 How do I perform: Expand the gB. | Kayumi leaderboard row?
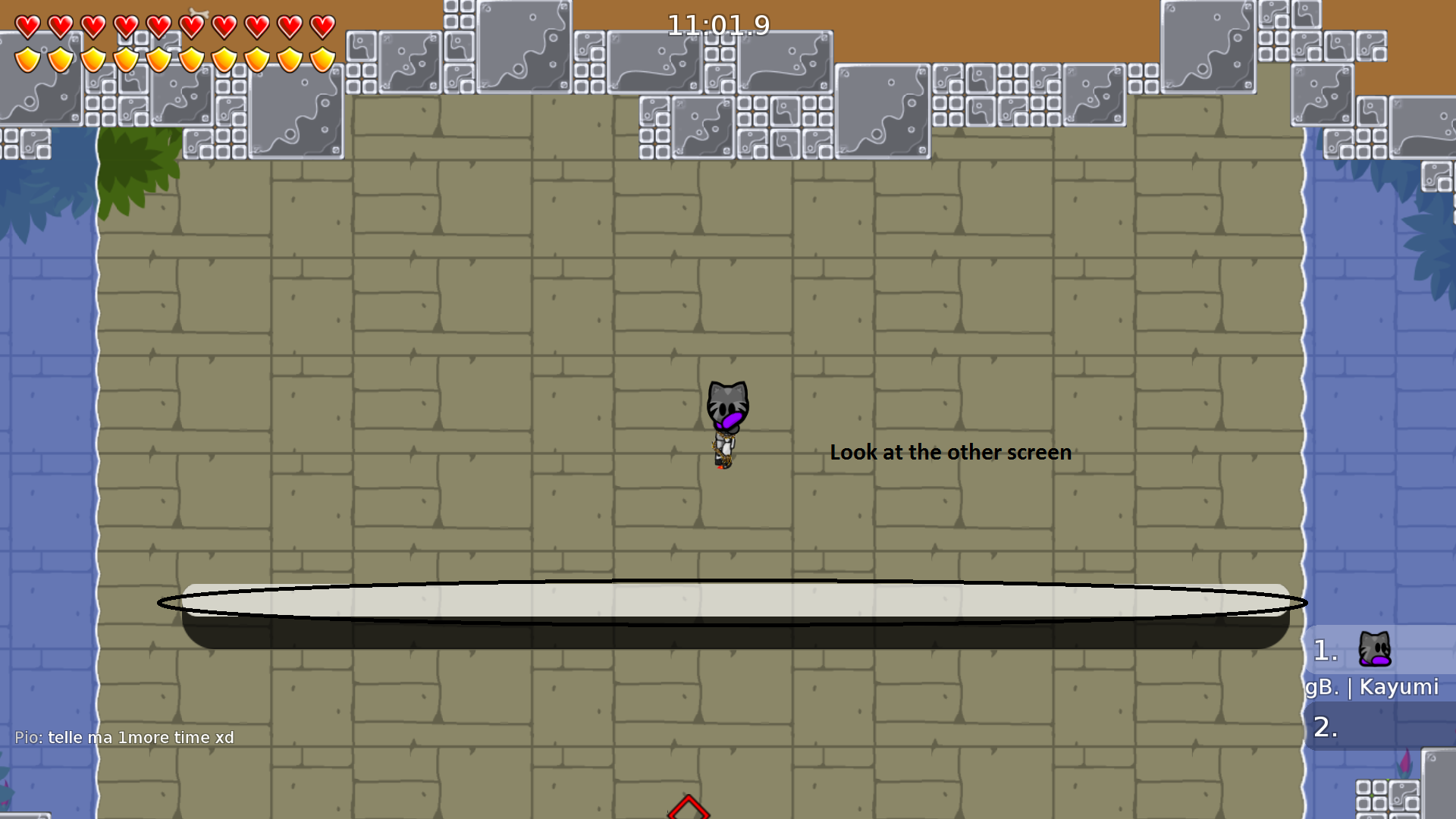pos(1373,687)
